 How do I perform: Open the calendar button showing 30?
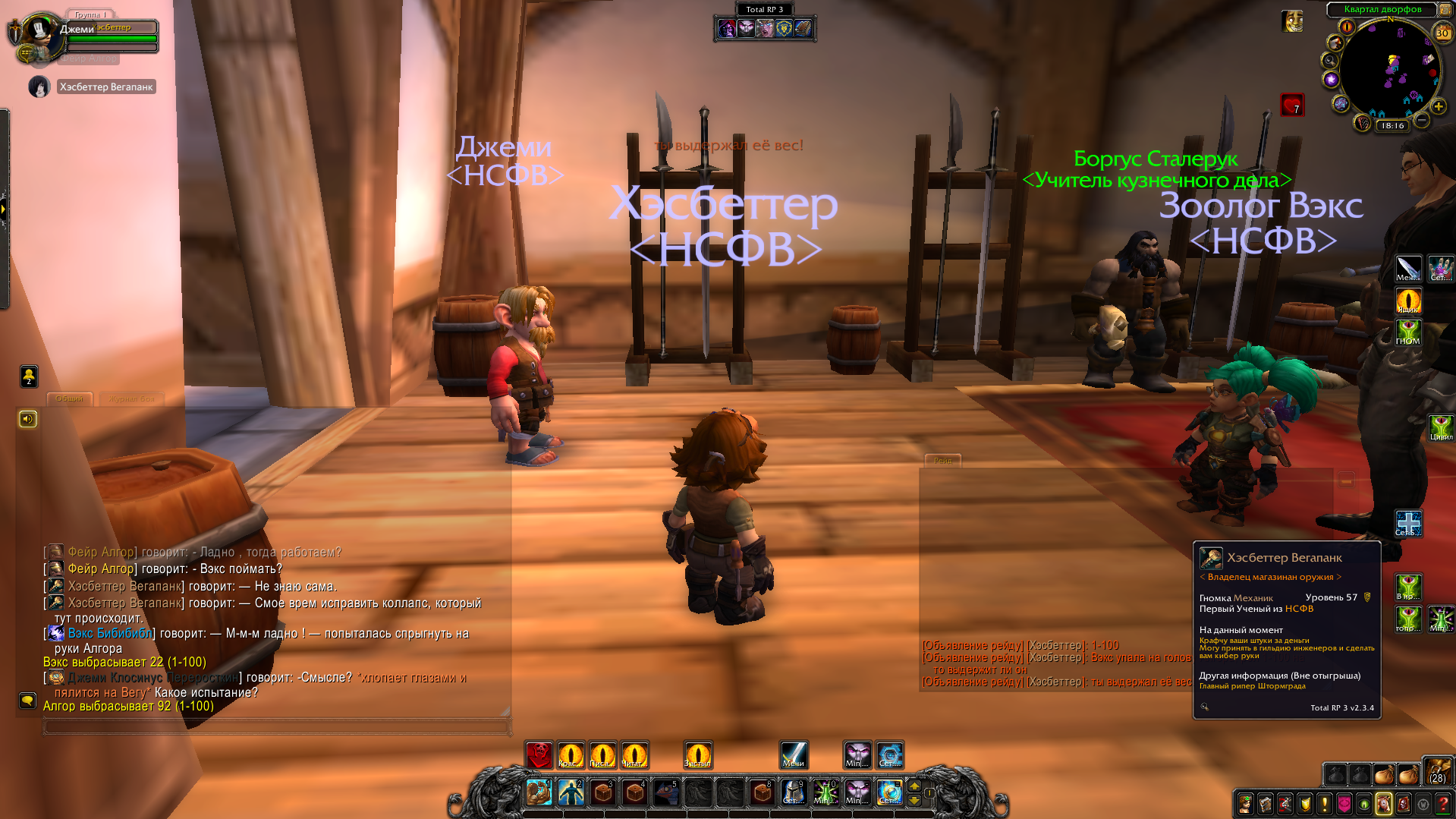tap(1442, 32)
